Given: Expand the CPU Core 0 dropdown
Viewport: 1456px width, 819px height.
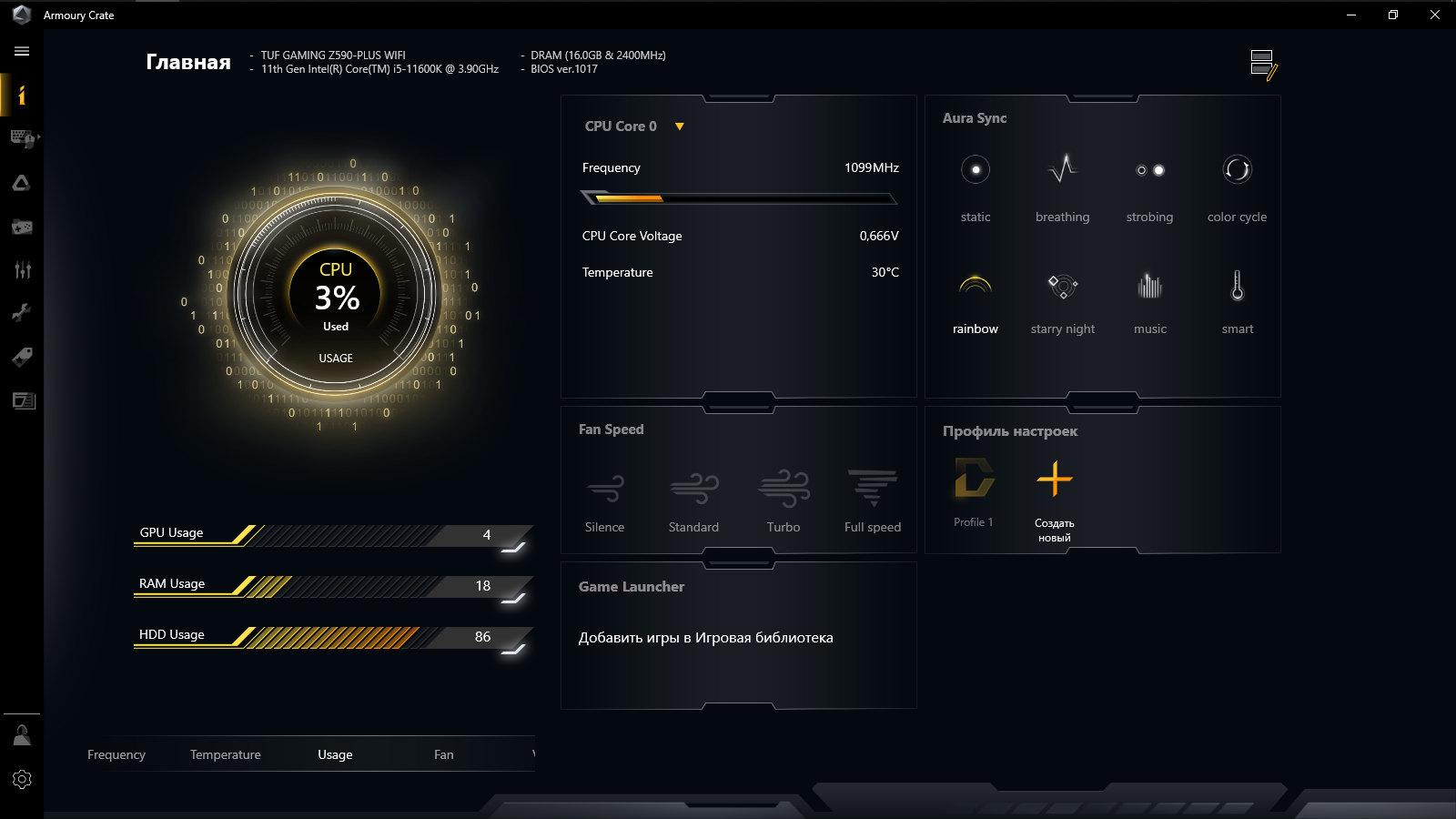Looking at the screenshot, I should pos(679,126).
